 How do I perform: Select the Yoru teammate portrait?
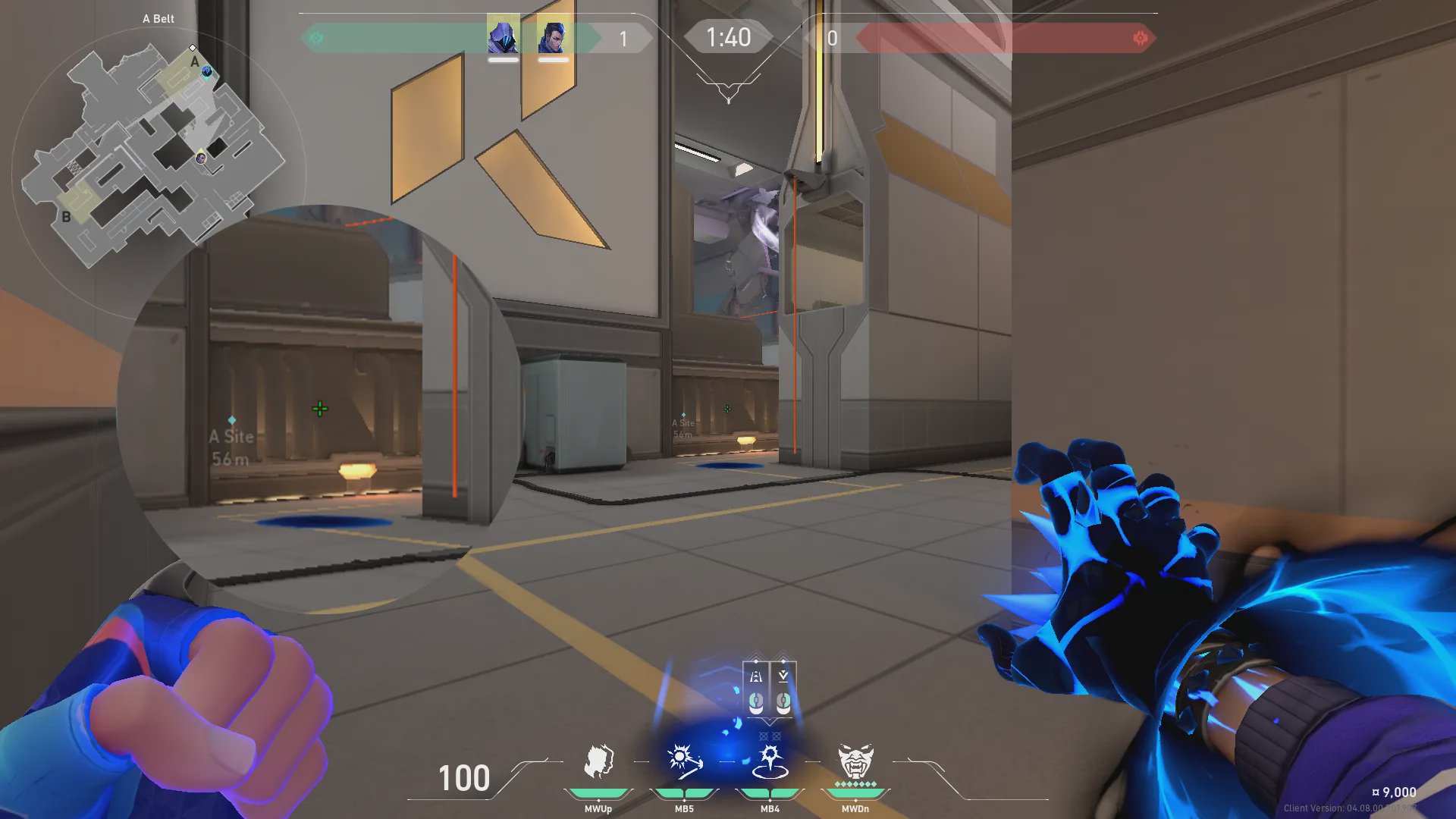tap(553, 36)
